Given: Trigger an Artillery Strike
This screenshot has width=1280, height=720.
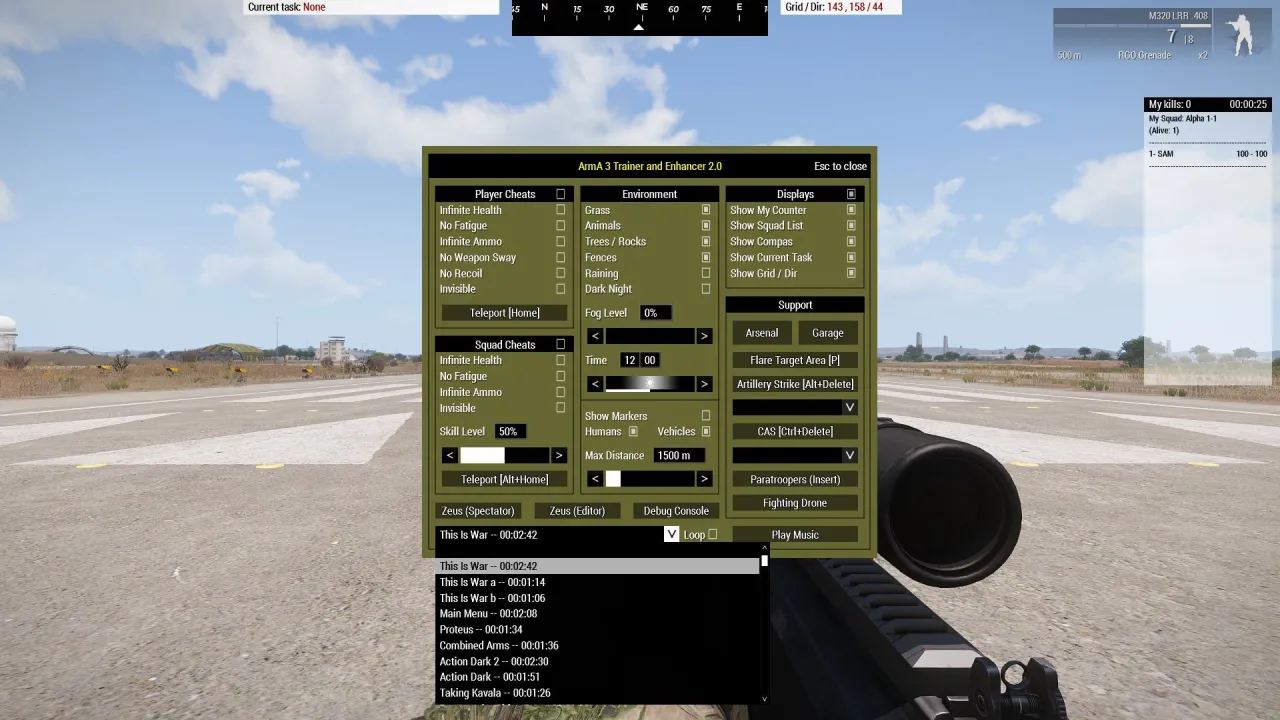Looking at the screenshot, I should click(794, 383).
